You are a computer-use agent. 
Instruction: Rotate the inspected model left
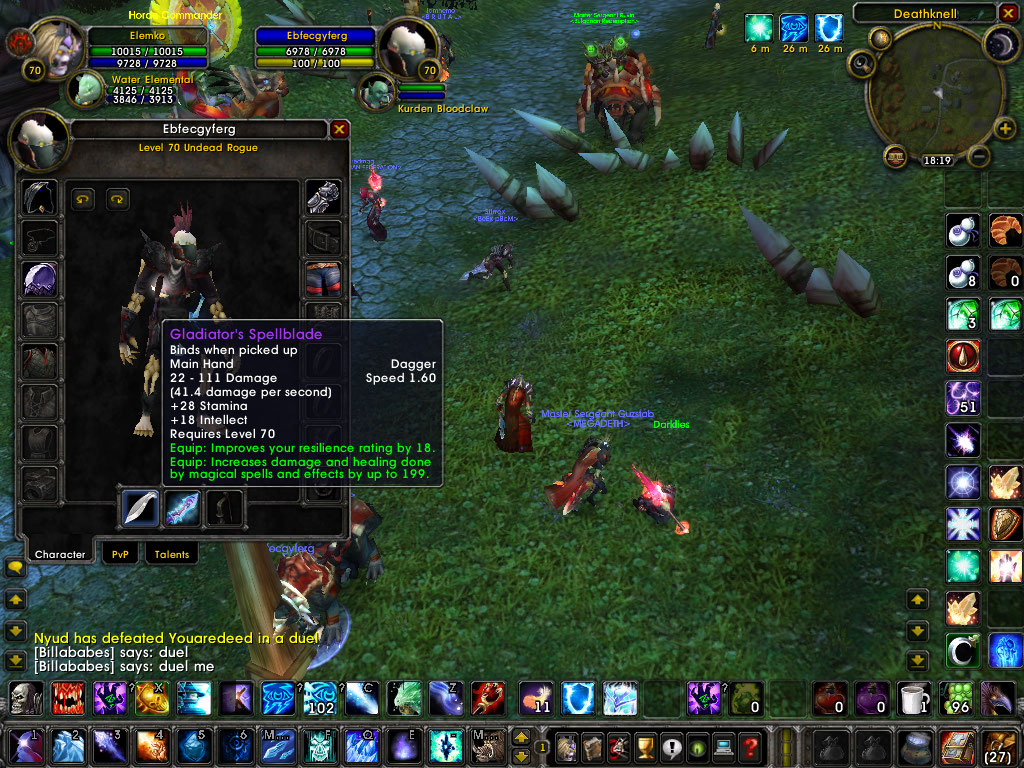click(x=82, y=199)
